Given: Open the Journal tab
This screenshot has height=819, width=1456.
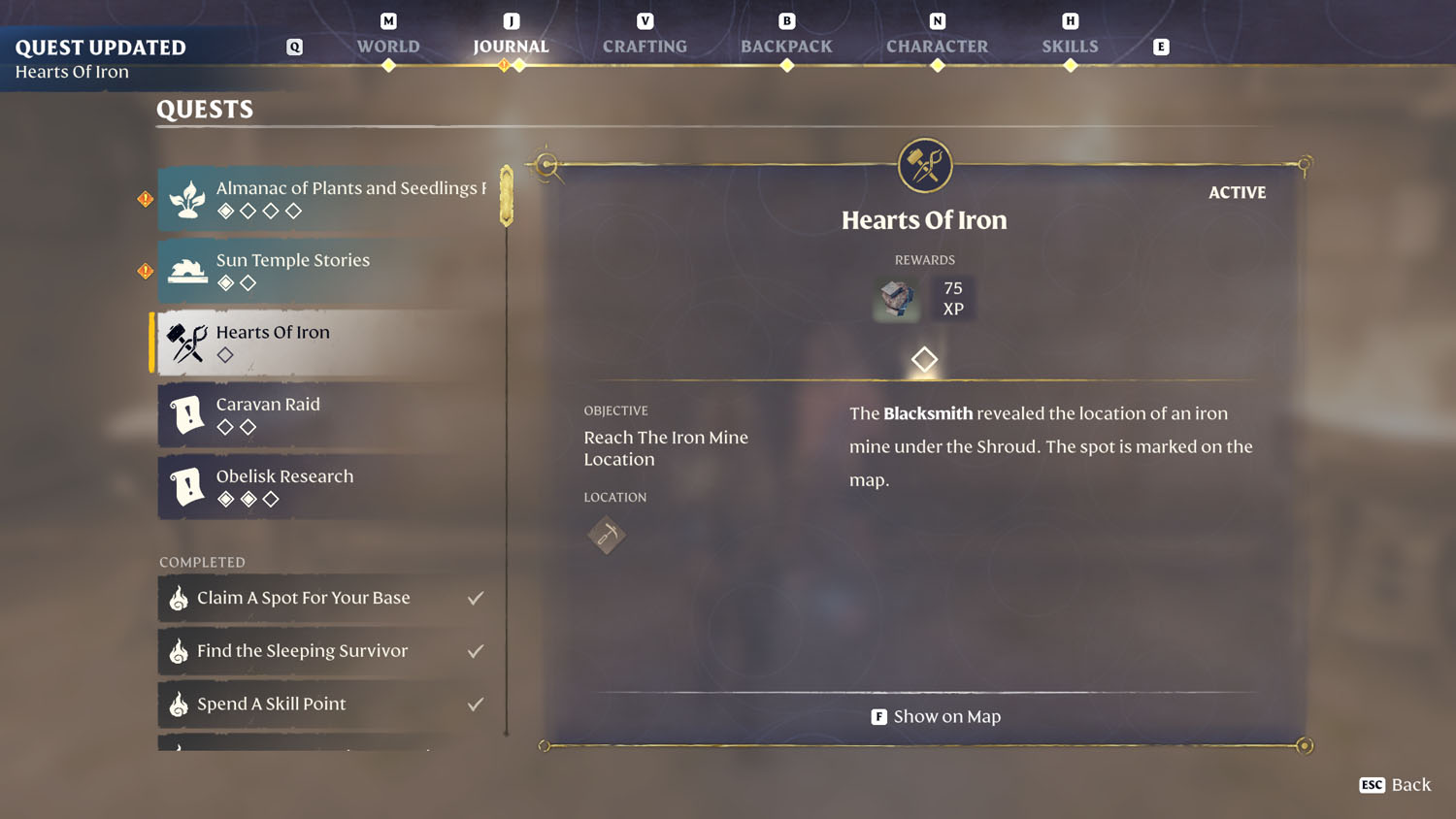Looking at the screenshot, I should click(511, 46).
